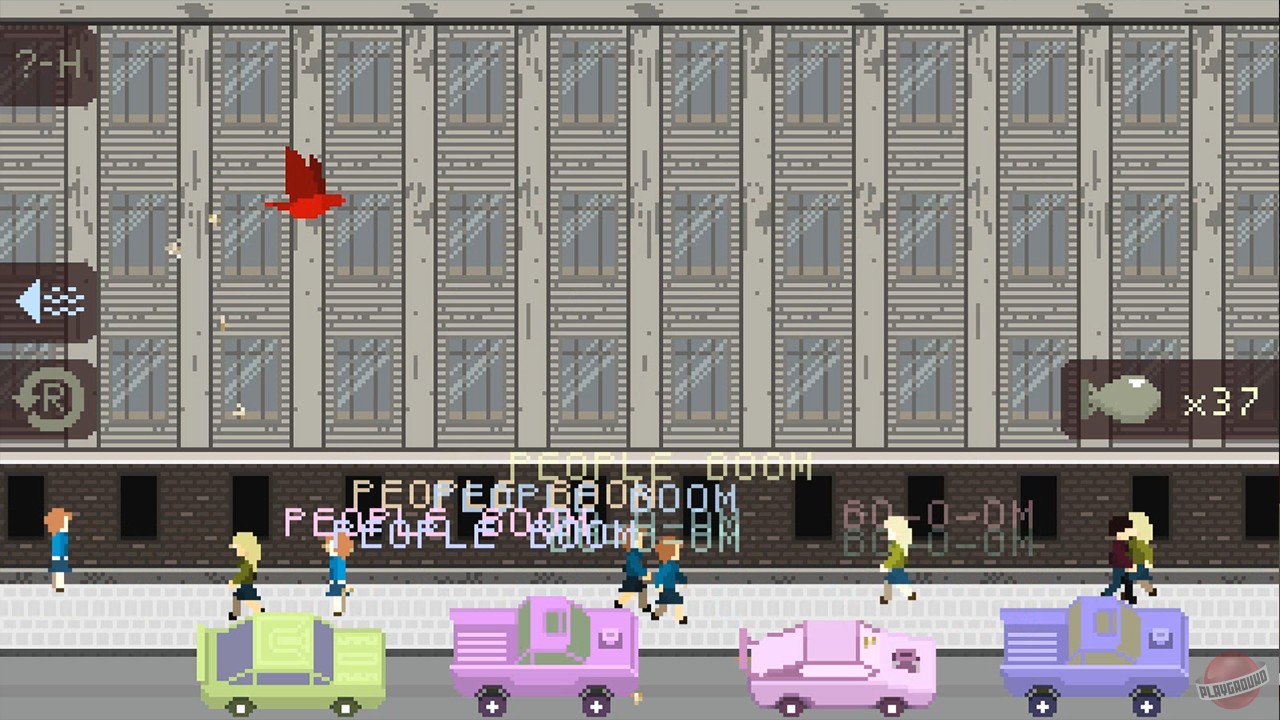Click the red flying pigeon

303,185
